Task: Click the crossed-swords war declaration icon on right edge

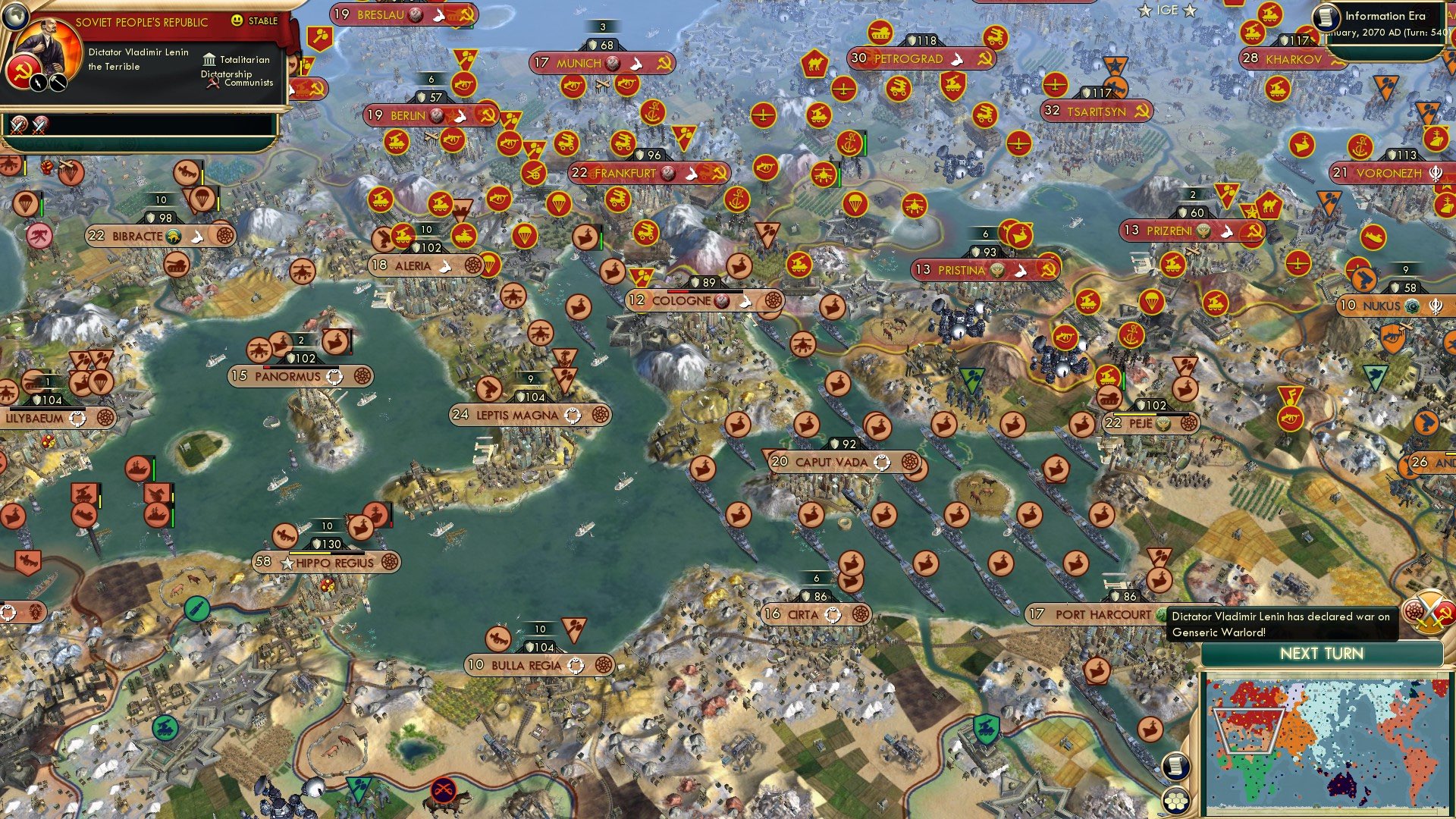Action: [x=1429, y=611]
